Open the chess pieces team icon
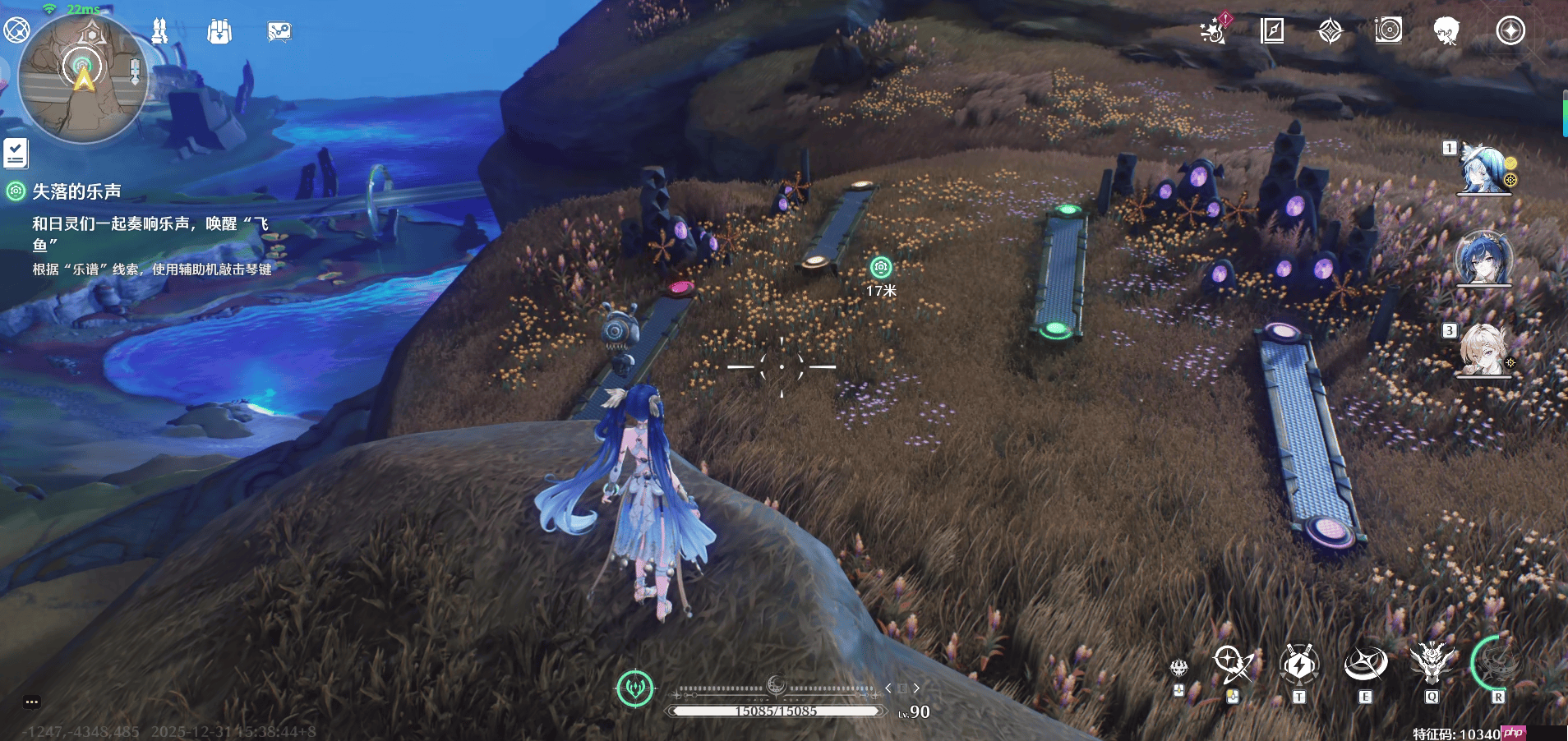This screenshot has height=741, width=1568. point(159,31)
